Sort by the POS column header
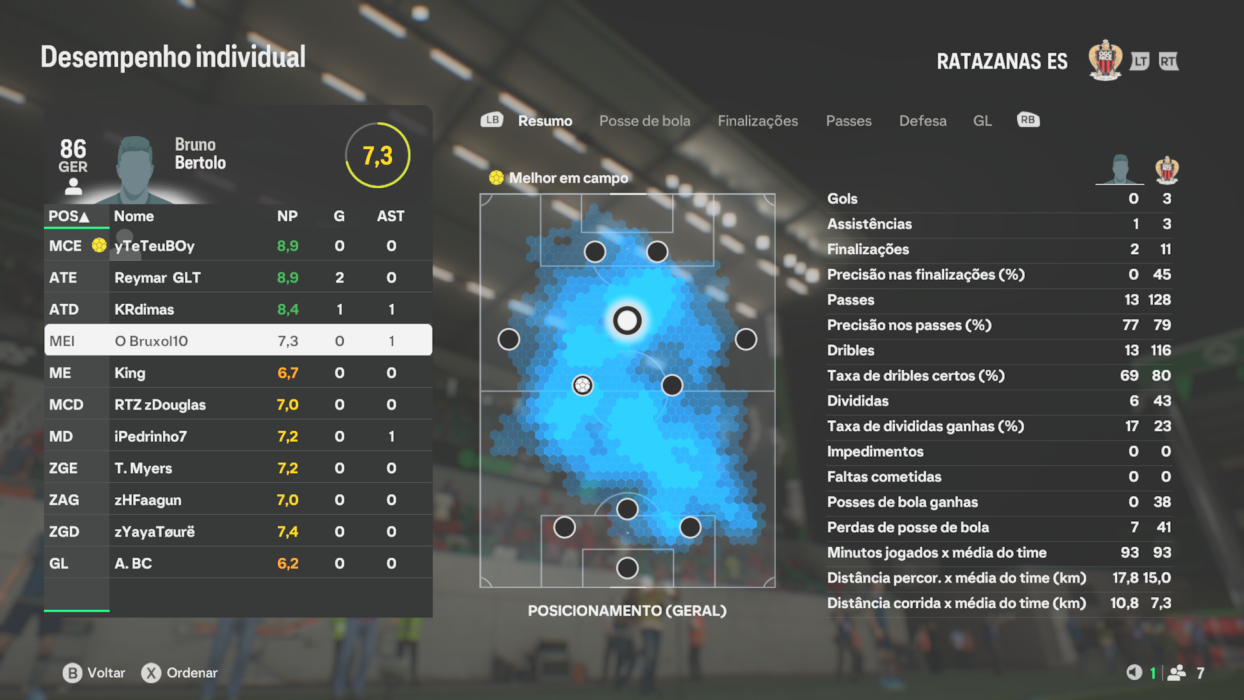Screen dimensions: 1244x700 tap(69, 216)
